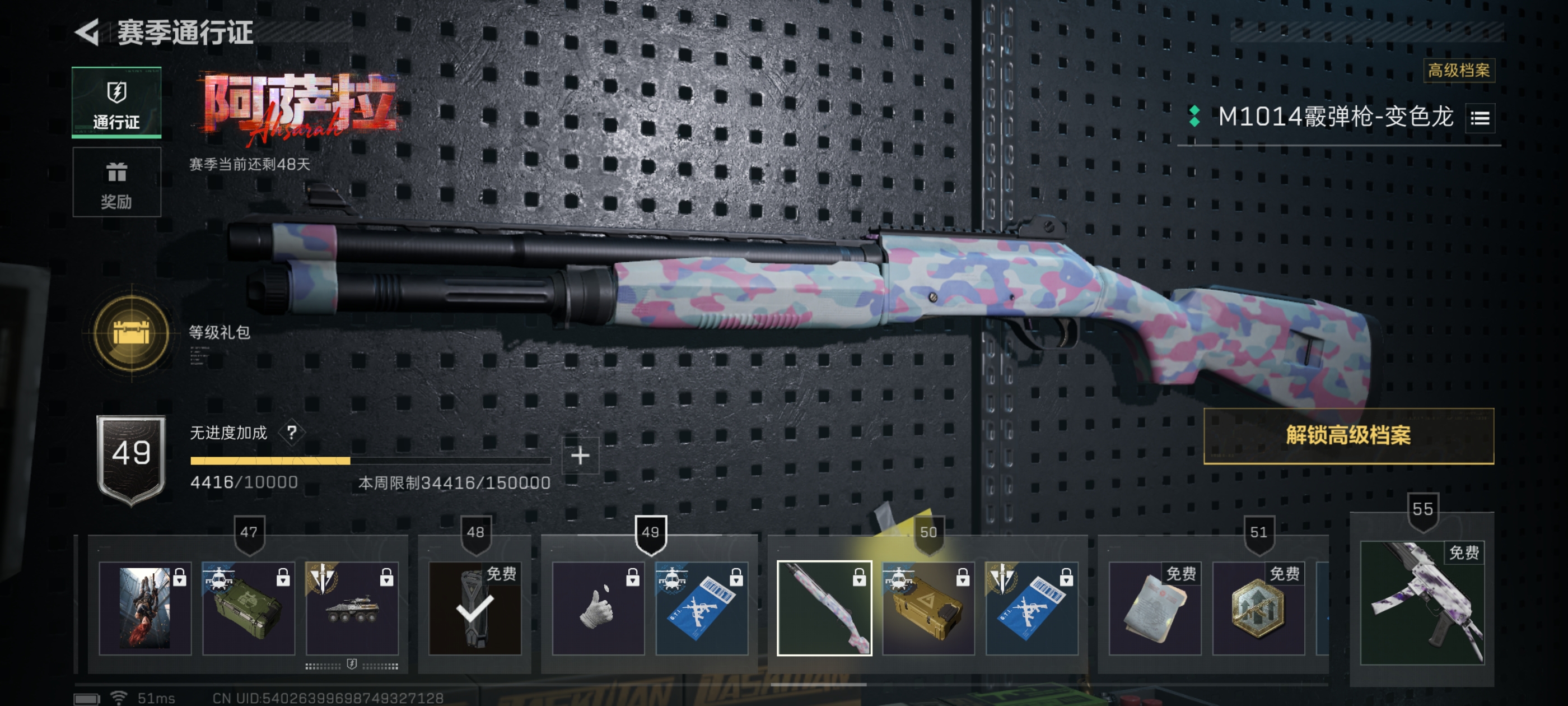Screen dimensions: 1568x706
Task: Go back using the arrow beside 赛季通行证
Action: coord(87,32)
